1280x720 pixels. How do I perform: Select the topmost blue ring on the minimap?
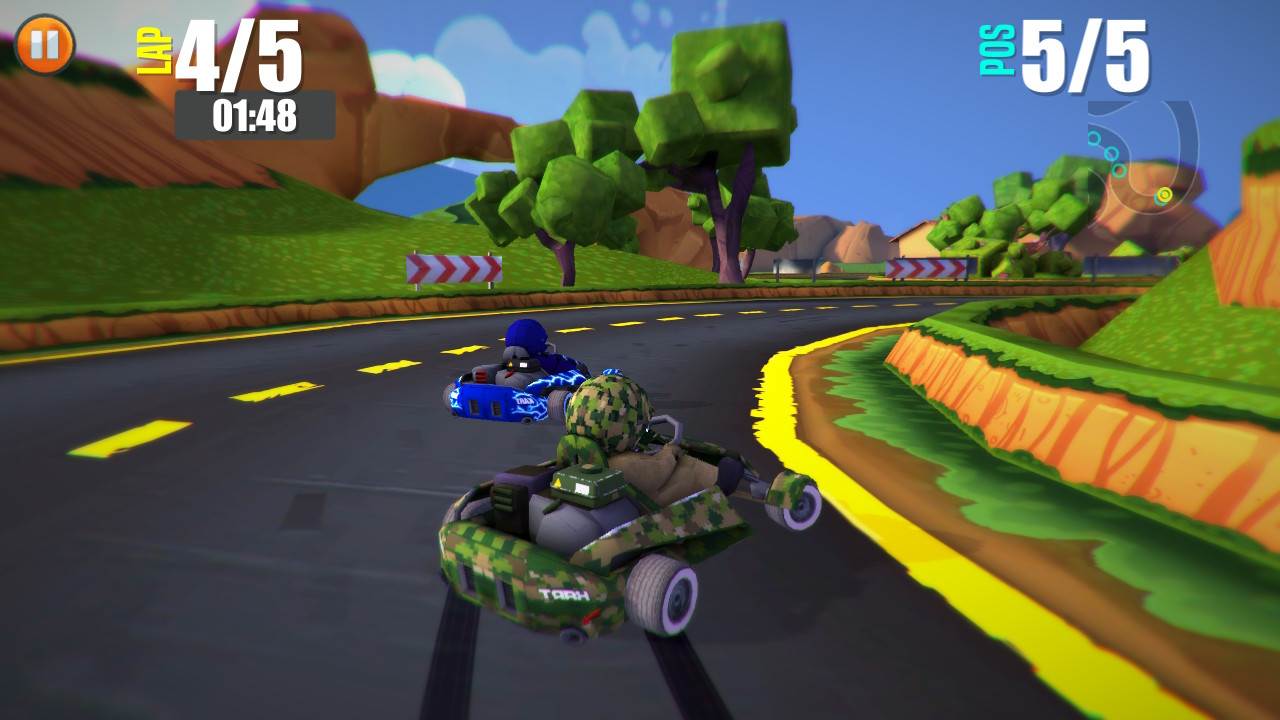pos(1094,137)
